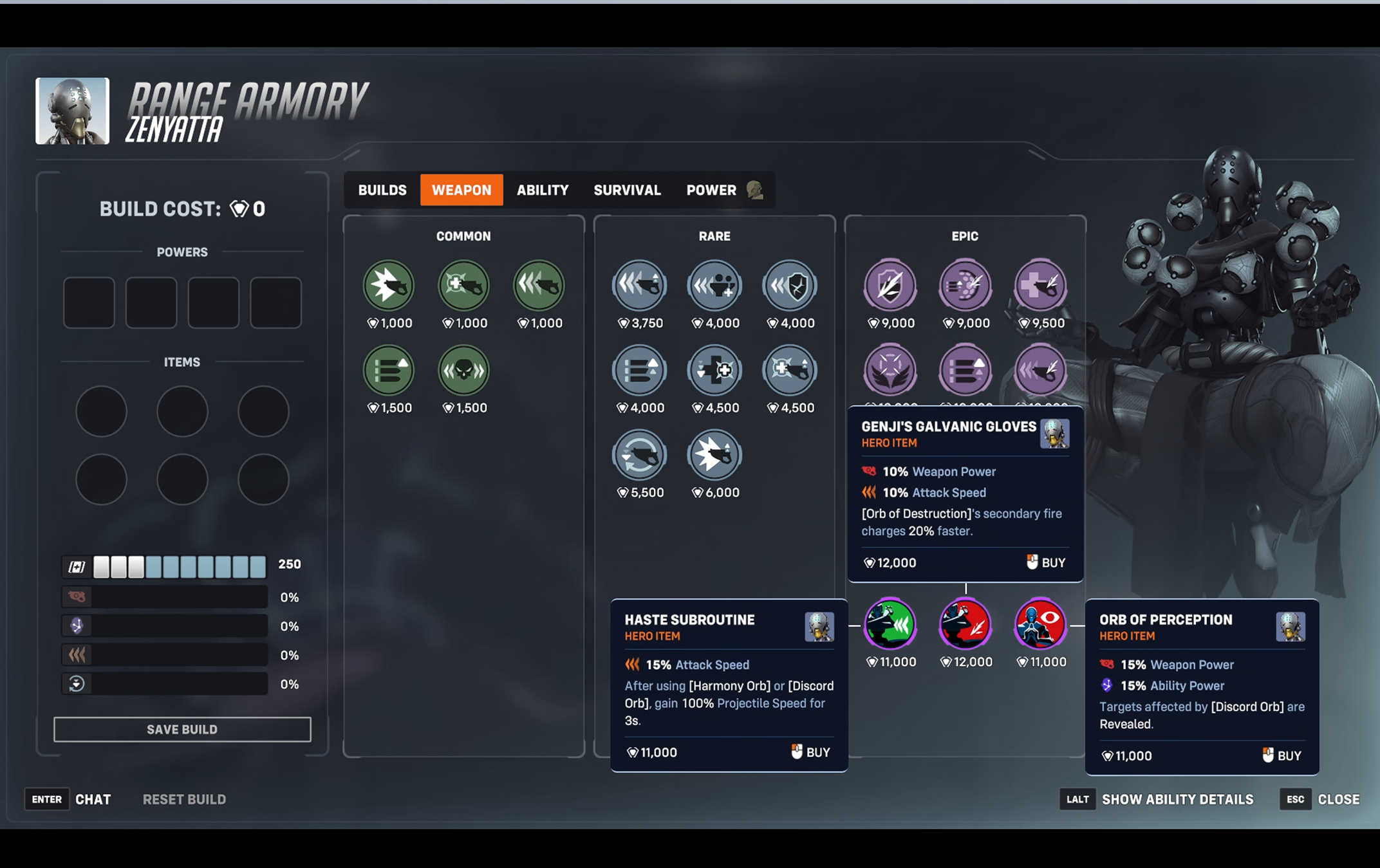Switch to the Survival tab
Viewport: 1380px width, 868px height.
click(x=627, y=190)
